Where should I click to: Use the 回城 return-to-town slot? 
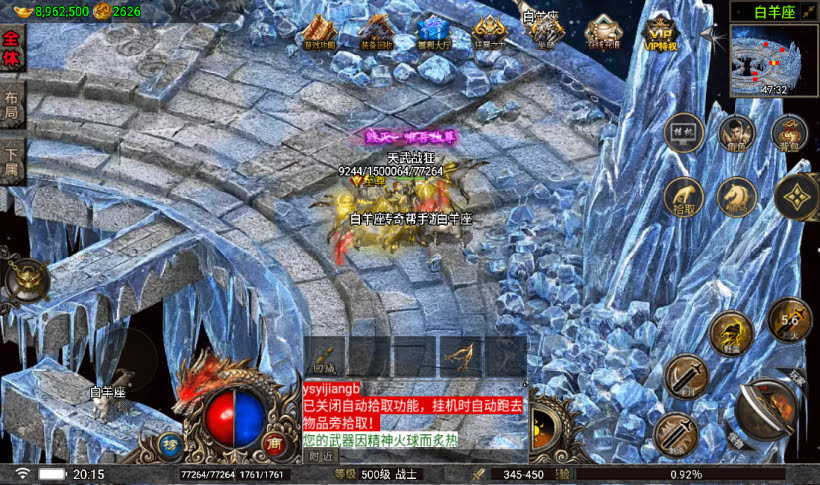click(x=322, y=356)
